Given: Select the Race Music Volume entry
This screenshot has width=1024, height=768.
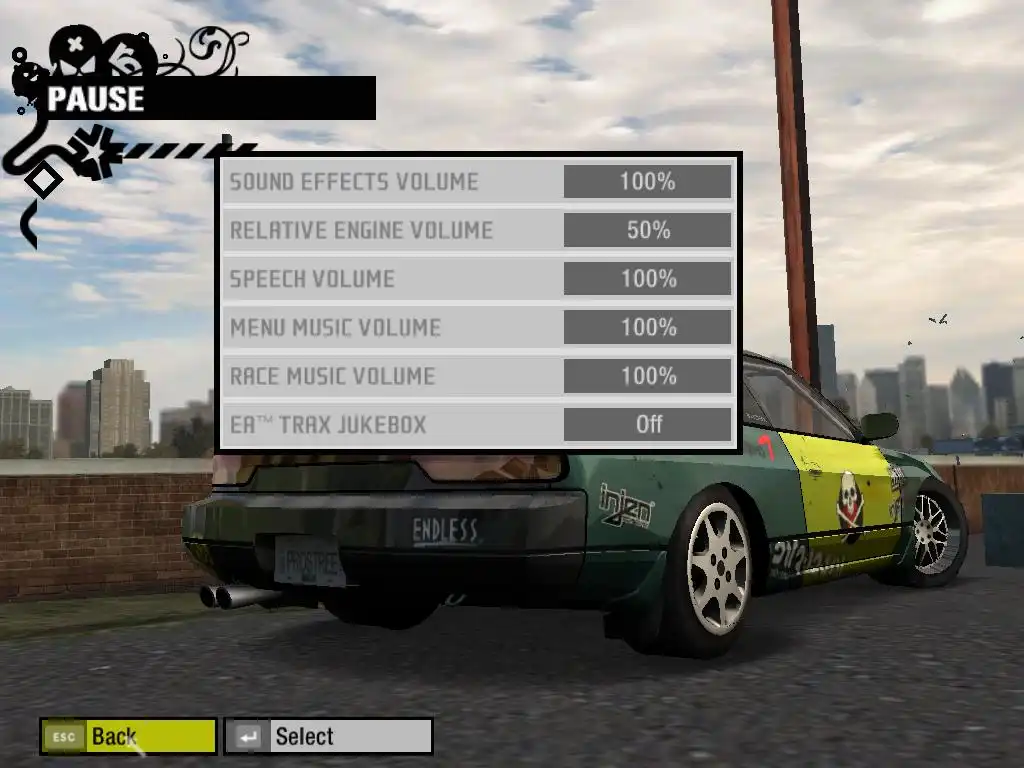Looking at the screenshot, I should [x=333, y=376].
